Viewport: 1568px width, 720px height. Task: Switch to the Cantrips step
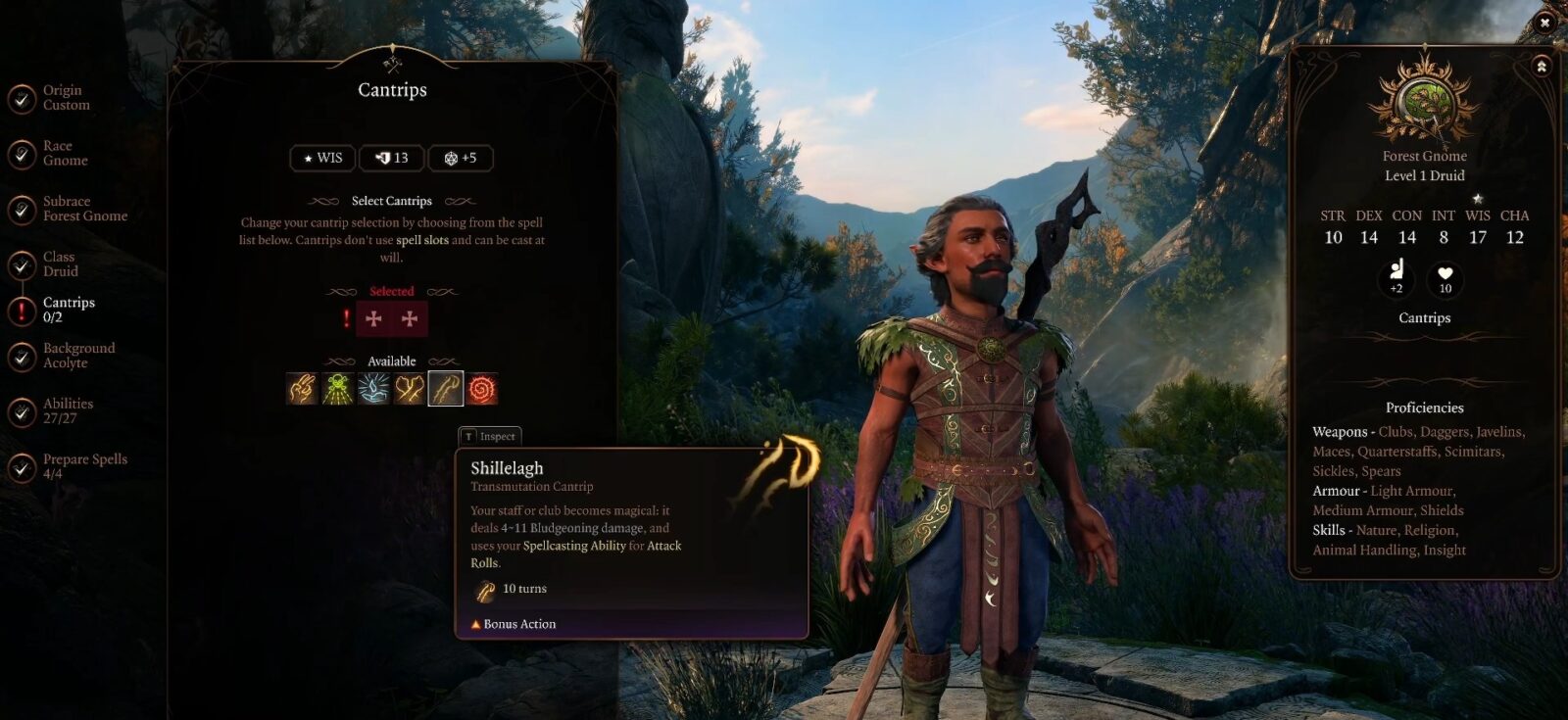click(67, 310)
